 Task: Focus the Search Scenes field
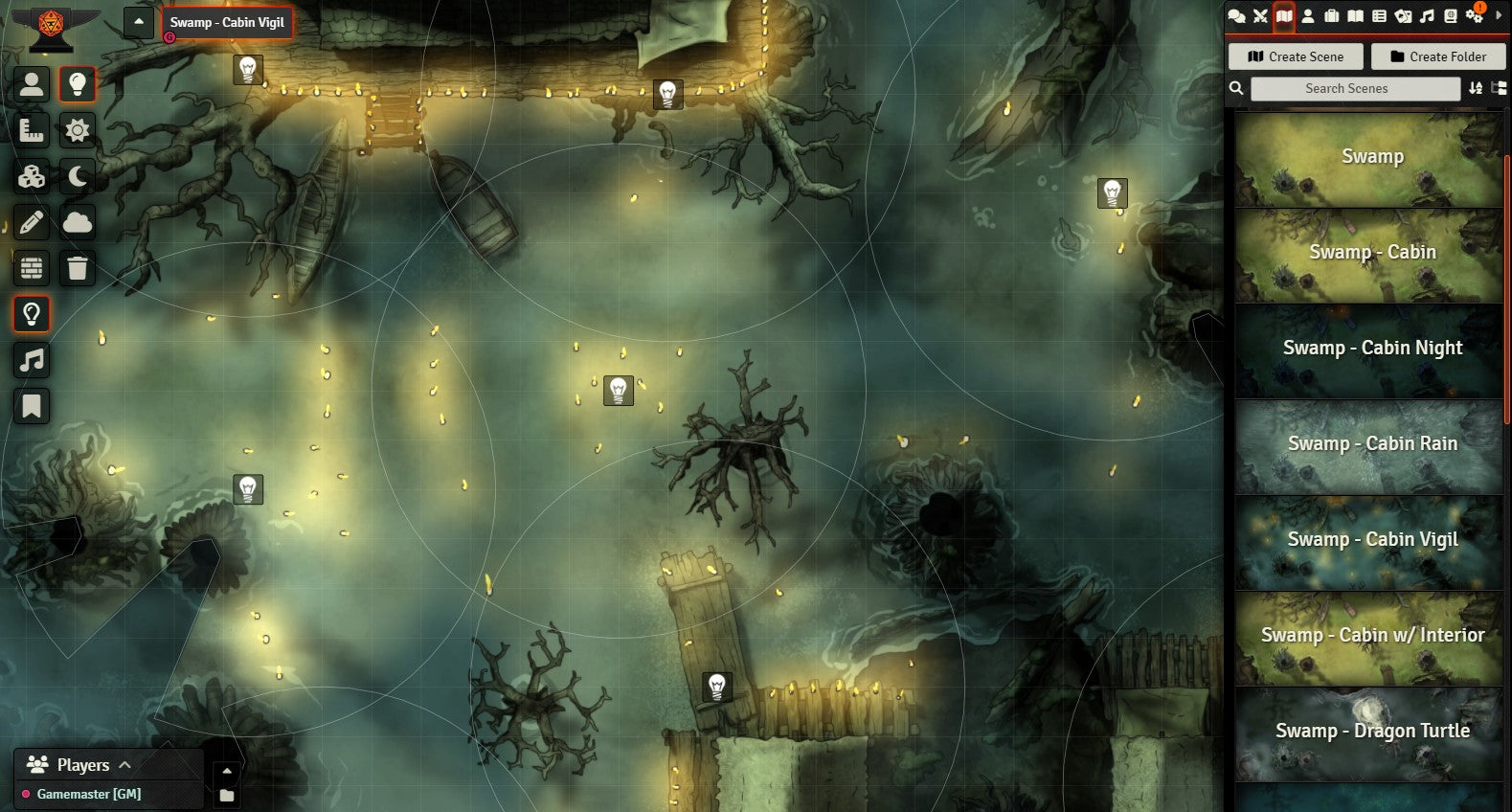point(1354,88)
